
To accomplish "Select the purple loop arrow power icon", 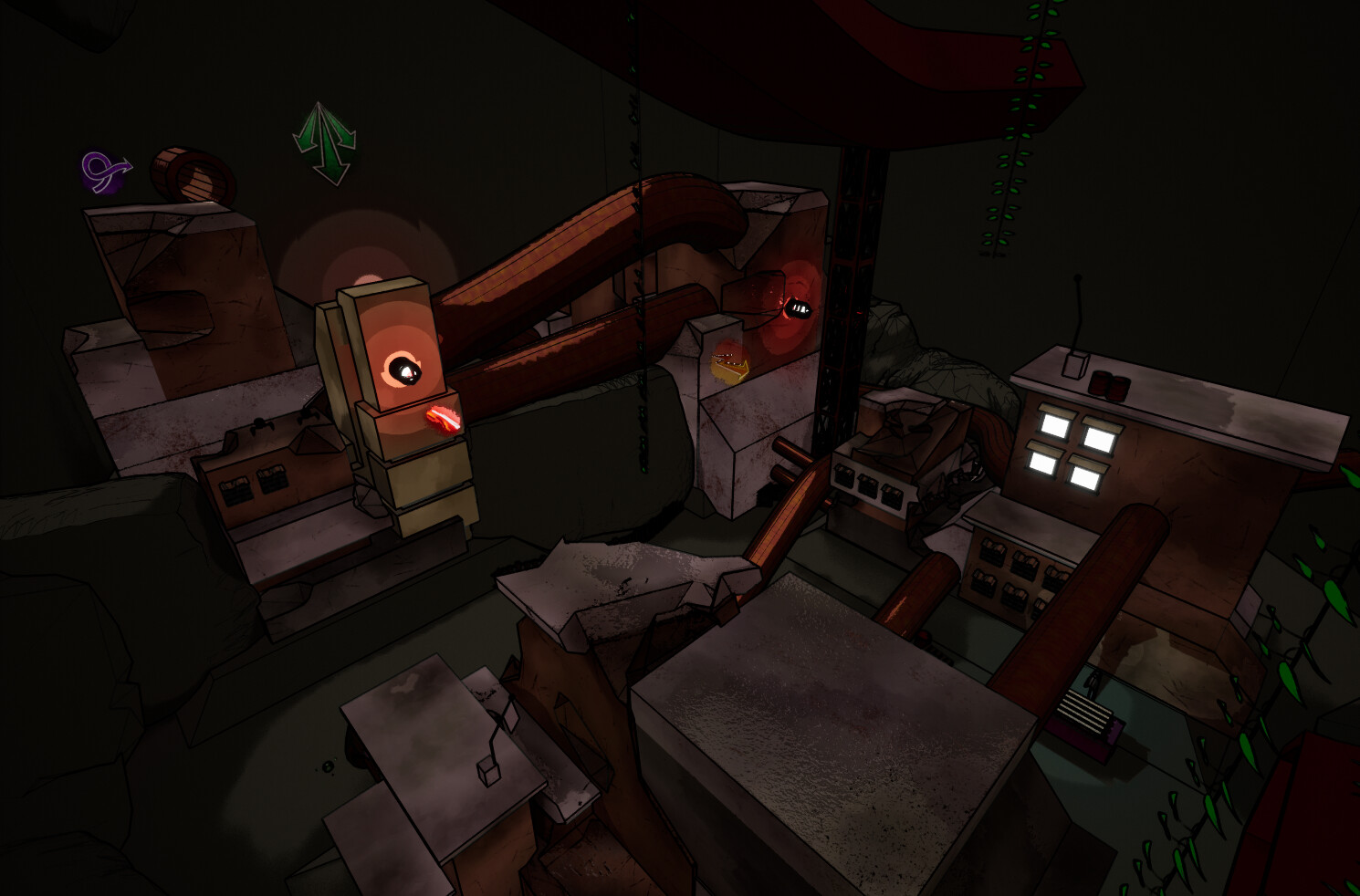I will tap(98, 172).
